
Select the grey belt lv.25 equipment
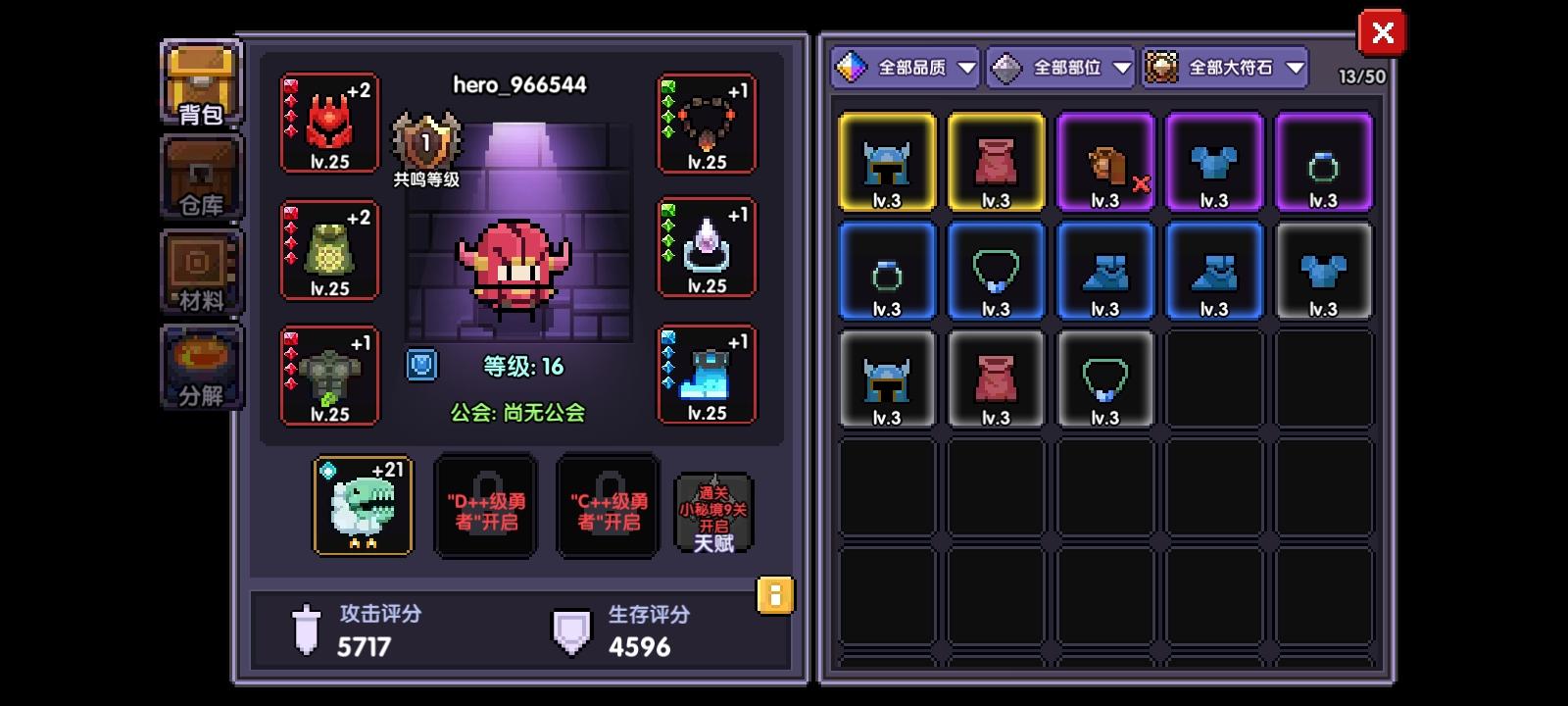(329, 376)
